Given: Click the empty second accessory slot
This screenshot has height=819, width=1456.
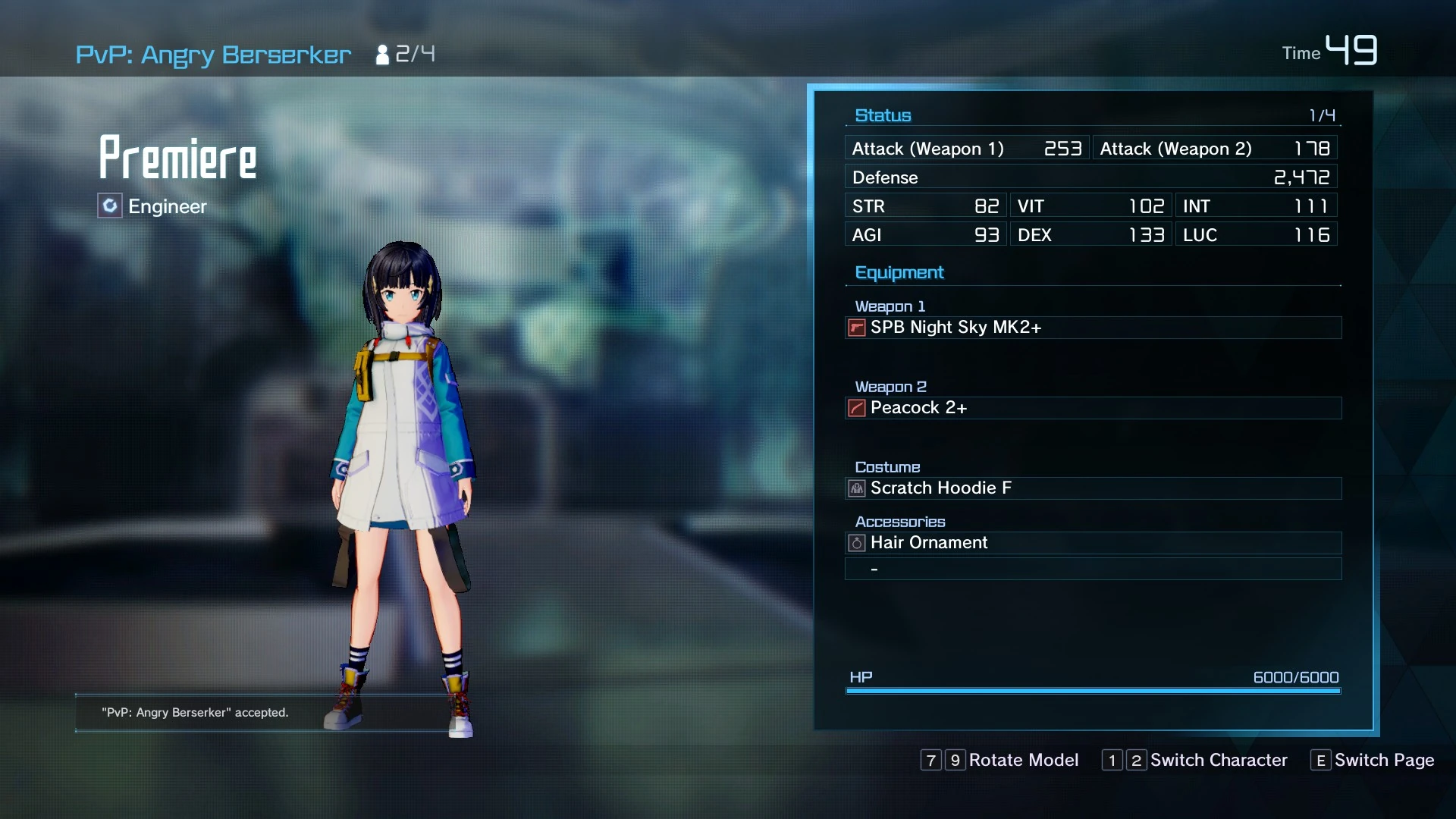Looking at the screenshot, I should pos(1092,569).
